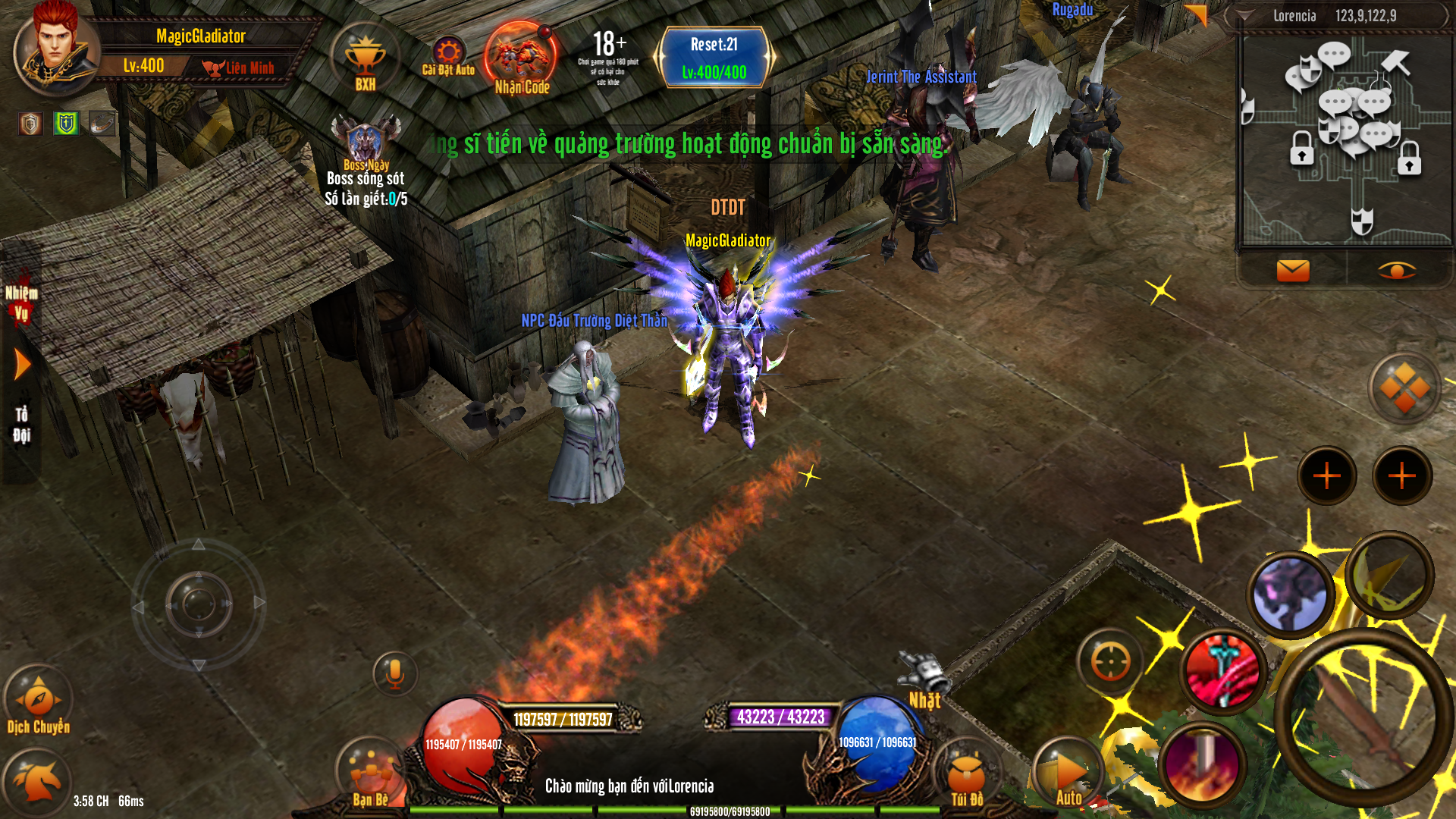1456x819 pixels.
Task: Toggle the microphone voice chat button
Action: tap(394, 673)
